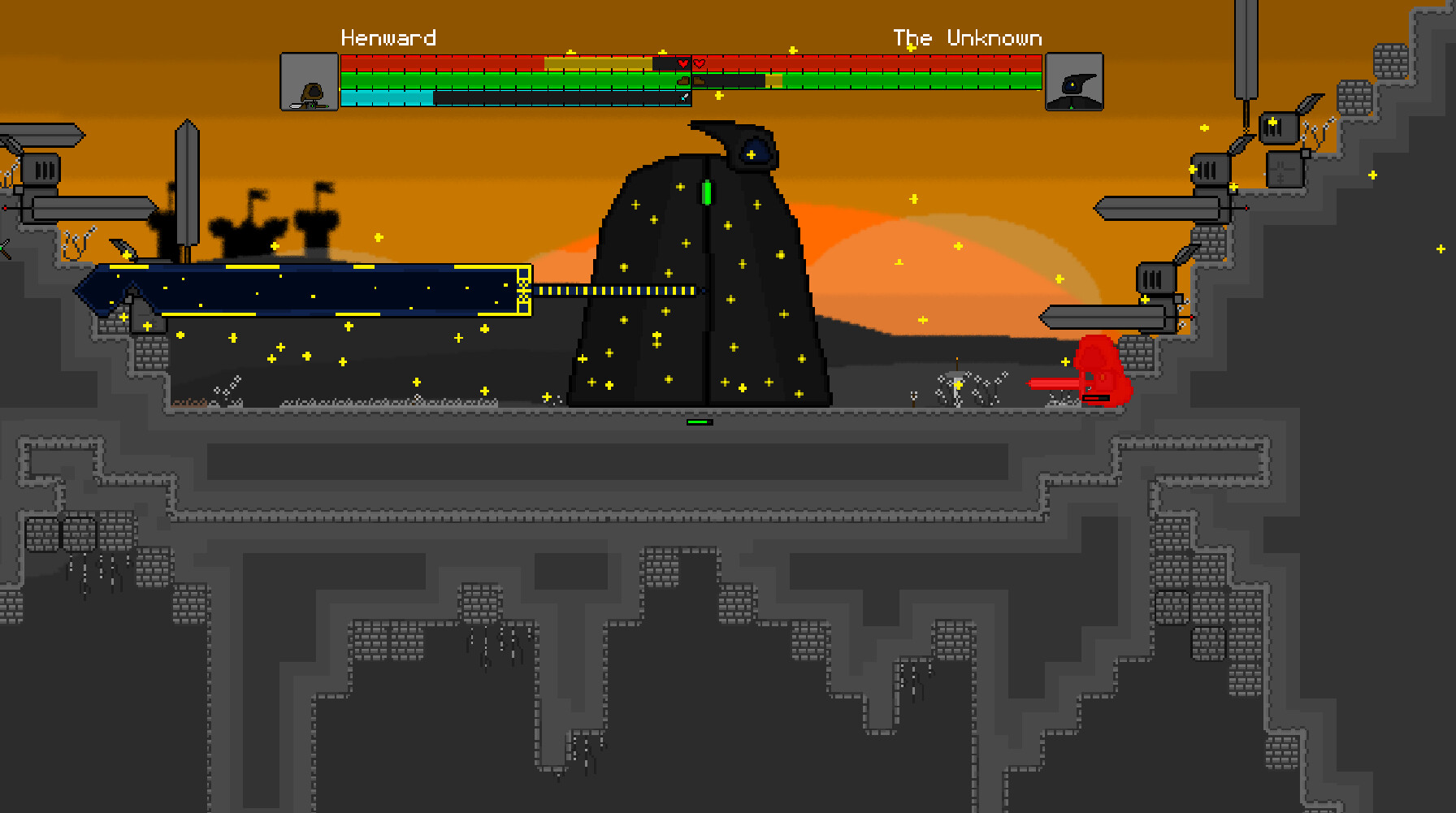1456x813 pixels.
Task: Select the red heart icon on Henward's health bar
Action: (682, 63)
